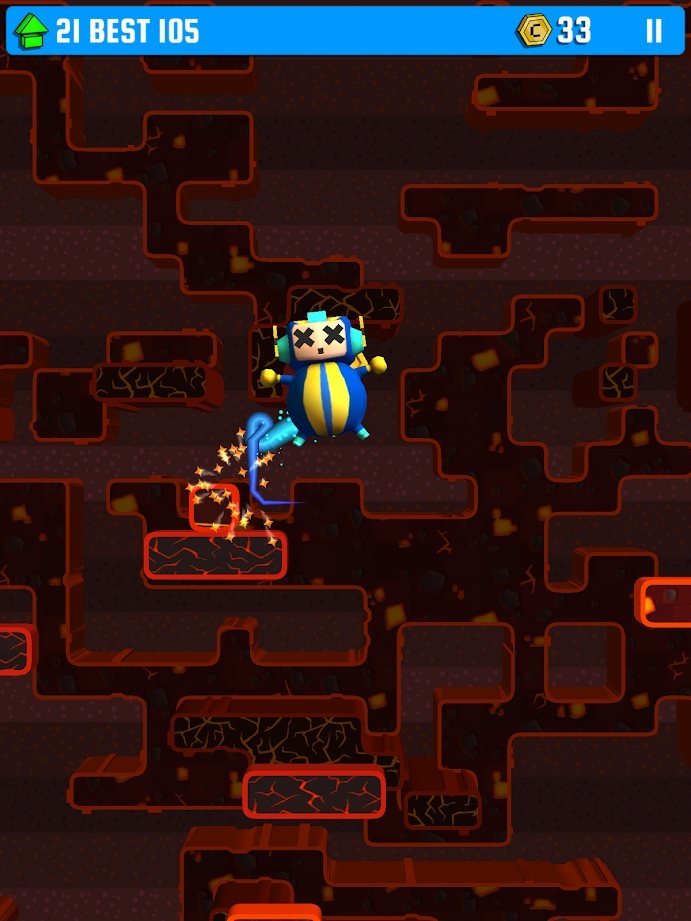This screenshot has width=691, height=921.
Task: Pause the game
Action: point(653,31)
